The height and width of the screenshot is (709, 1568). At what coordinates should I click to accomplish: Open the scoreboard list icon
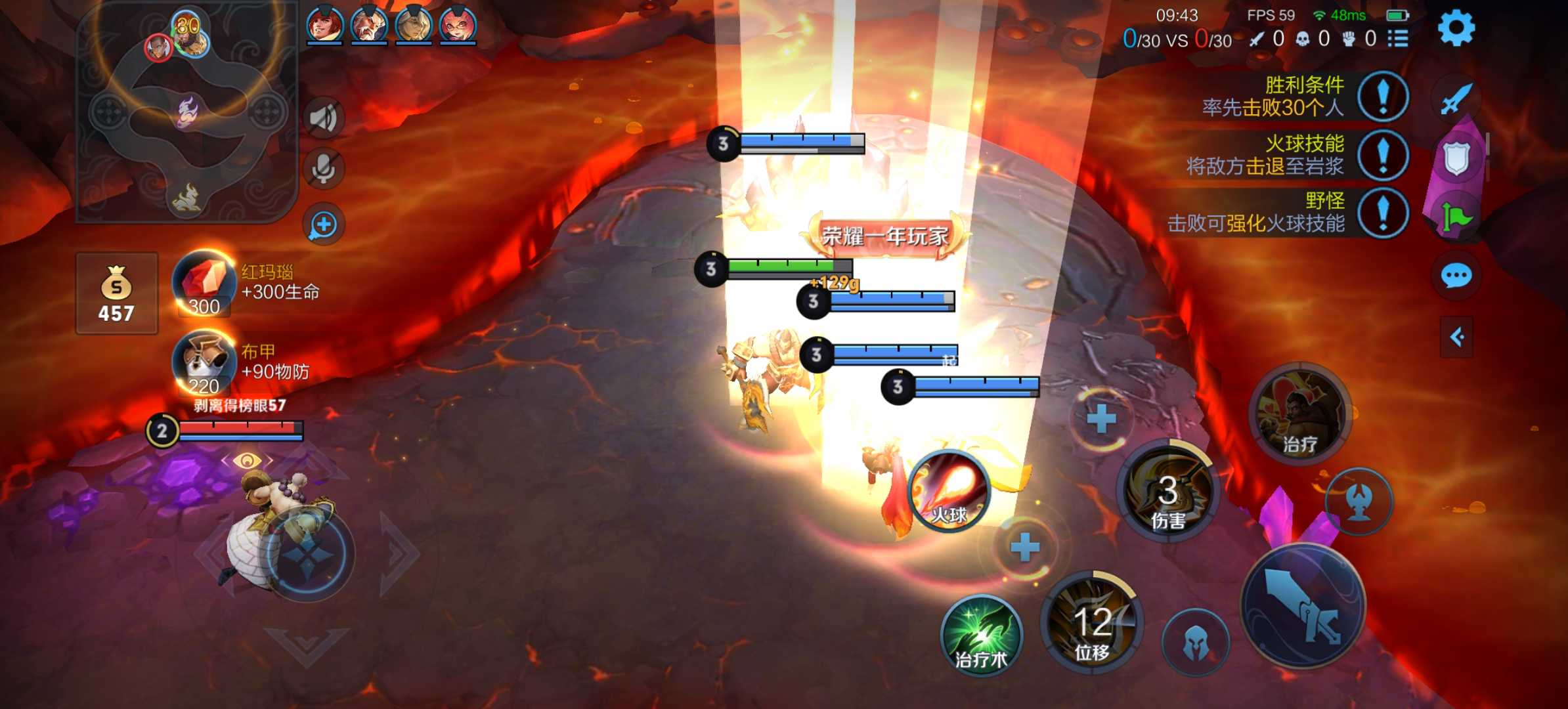click(1398, 39)
